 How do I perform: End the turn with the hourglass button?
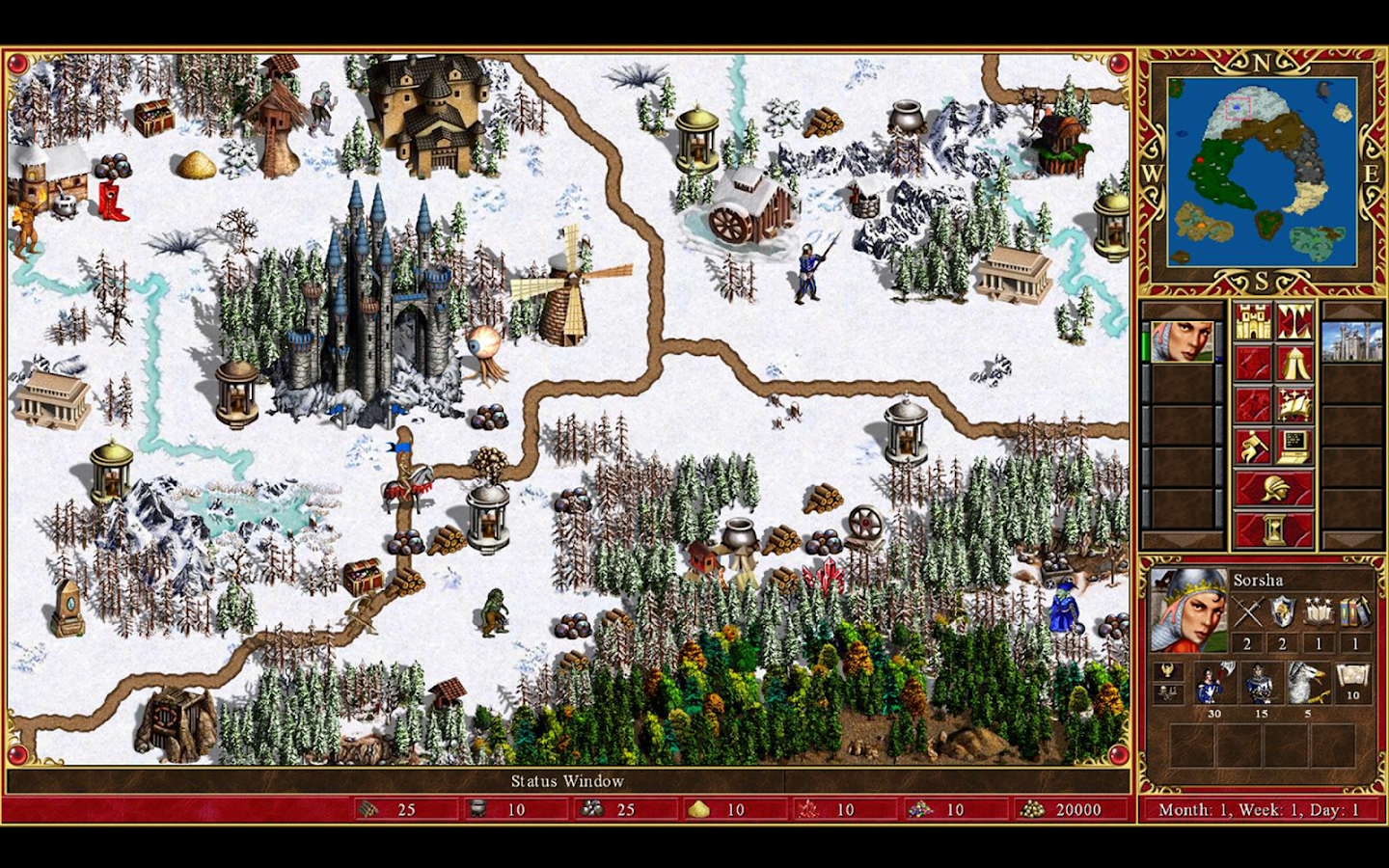coord(1273,529)
